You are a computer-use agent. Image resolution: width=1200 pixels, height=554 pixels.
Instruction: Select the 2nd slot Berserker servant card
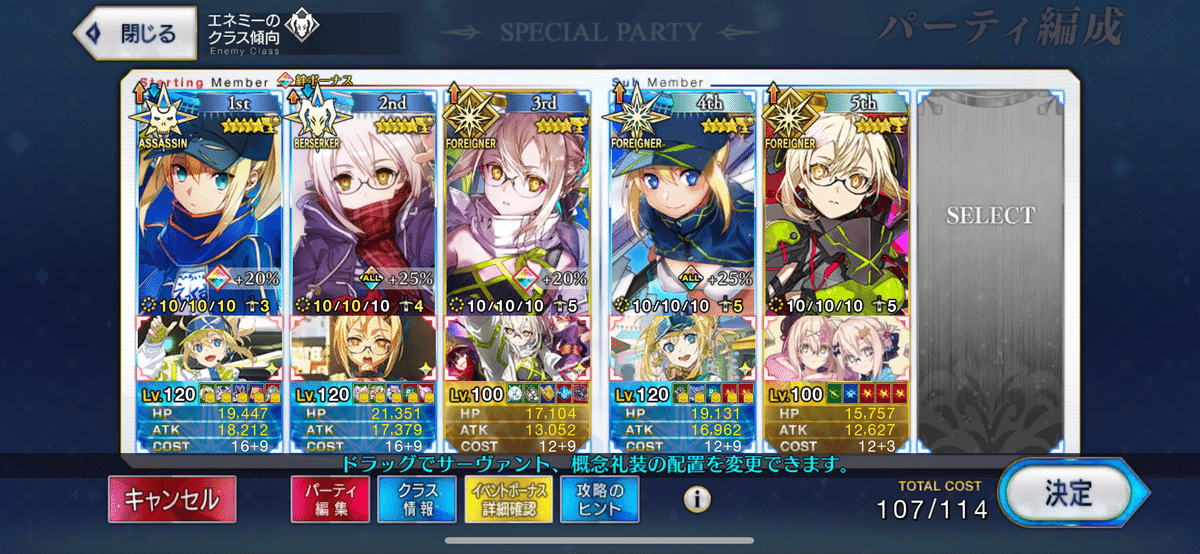click(x=362, y=200)
